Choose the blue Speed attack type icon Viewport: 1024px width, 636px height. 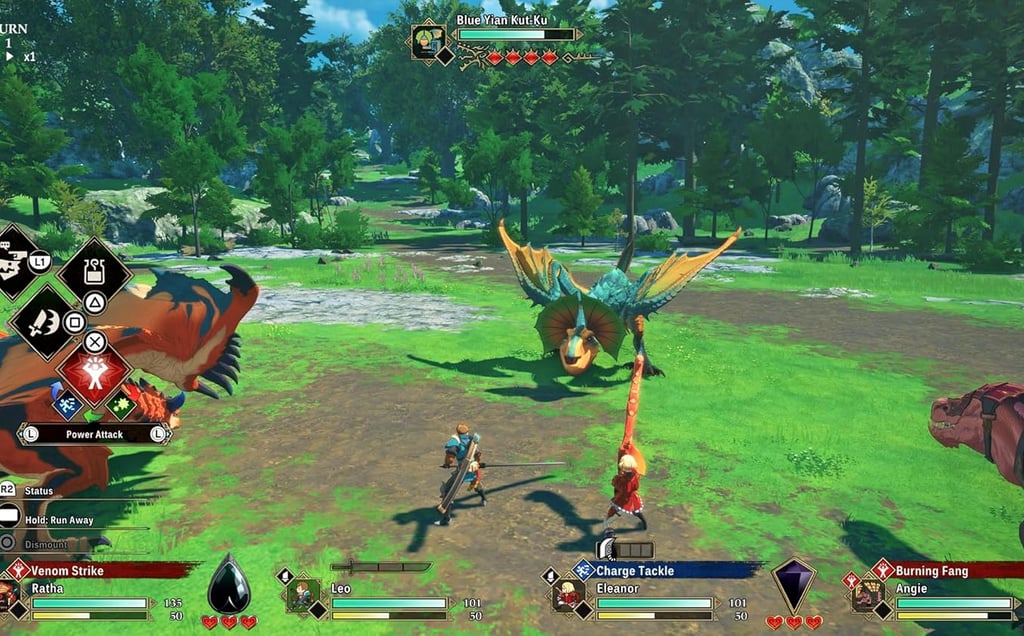coord(67,405)
